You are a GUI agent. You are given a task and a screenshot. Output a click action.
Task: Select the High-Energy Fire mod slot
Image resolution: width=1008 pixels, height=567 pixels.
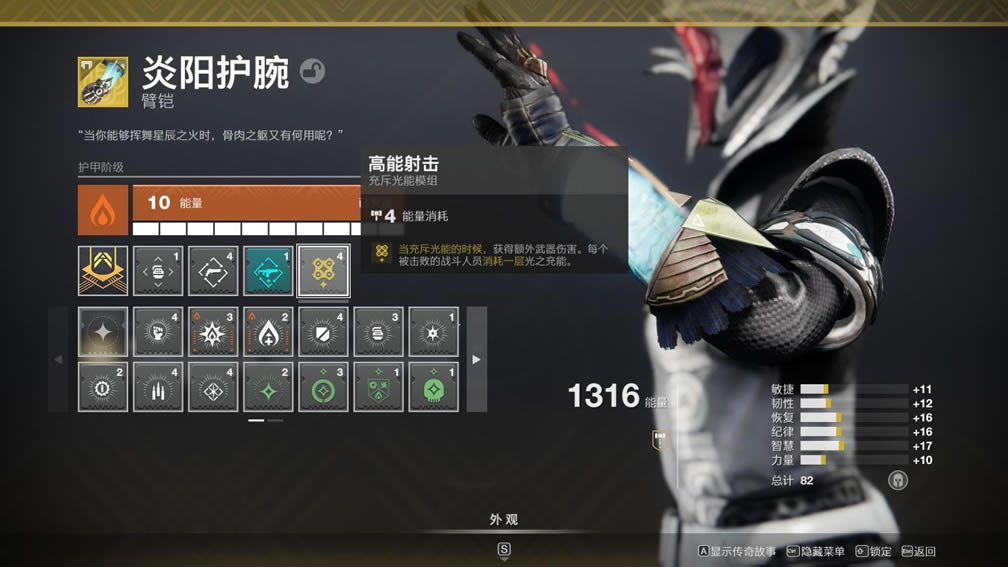coord(323,271)
